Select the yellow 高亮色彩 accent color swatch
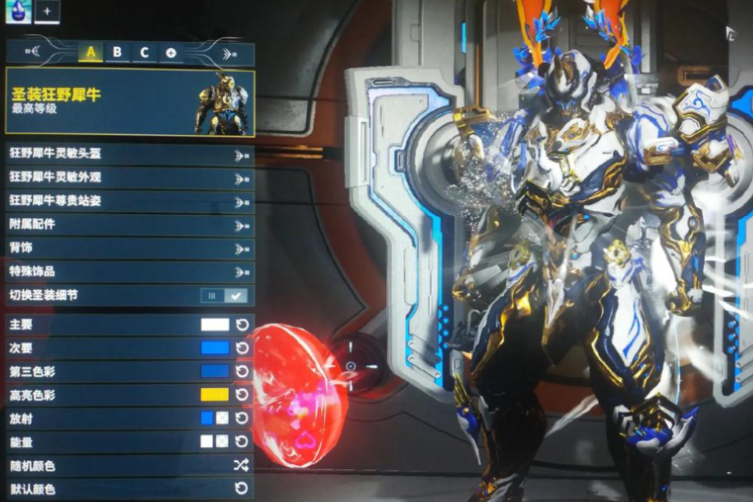The image size is (753, 502). (x=214, y=394)
